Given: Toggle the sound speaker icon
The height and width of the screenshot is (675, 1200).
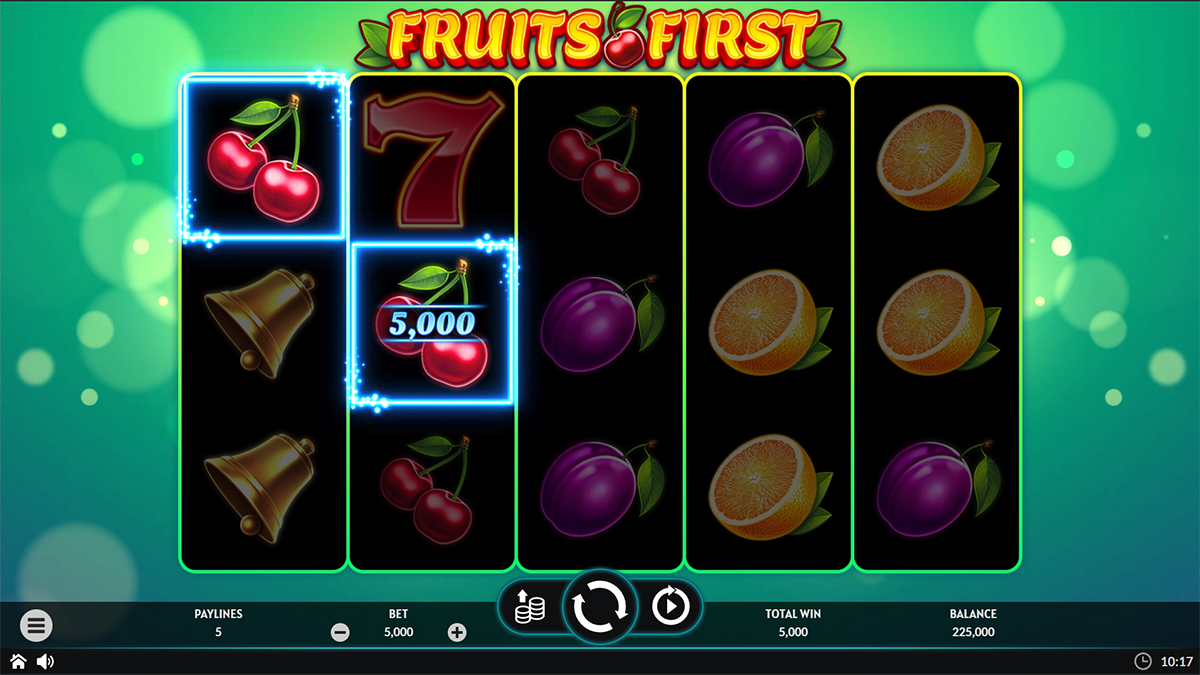Looking at the screenshot, I should coord(45,661).
